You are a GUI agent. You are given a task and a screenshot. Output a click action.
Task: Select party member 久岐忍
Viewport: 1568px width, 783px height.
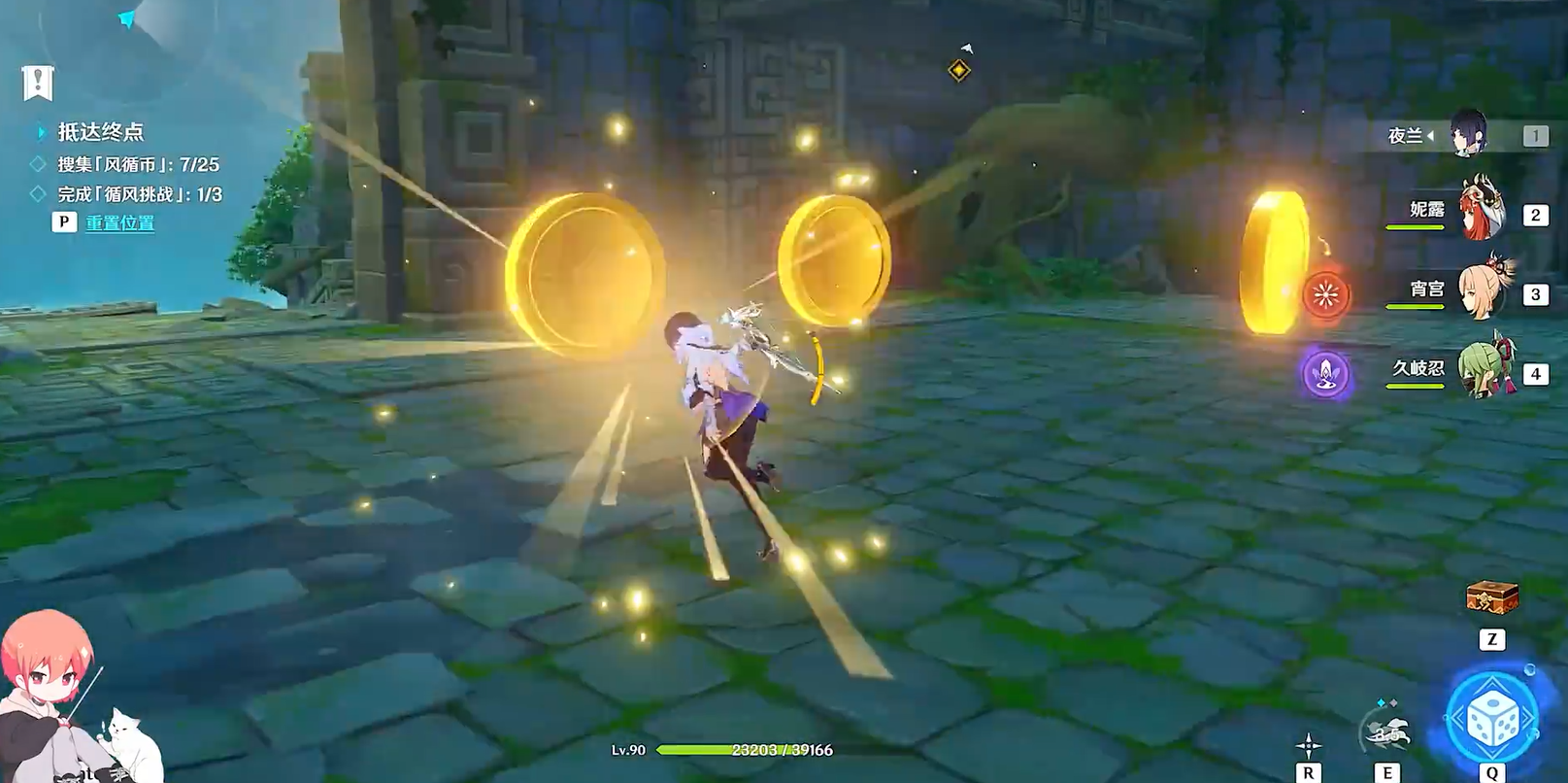pyautogui.click(x=1482, y=369)
